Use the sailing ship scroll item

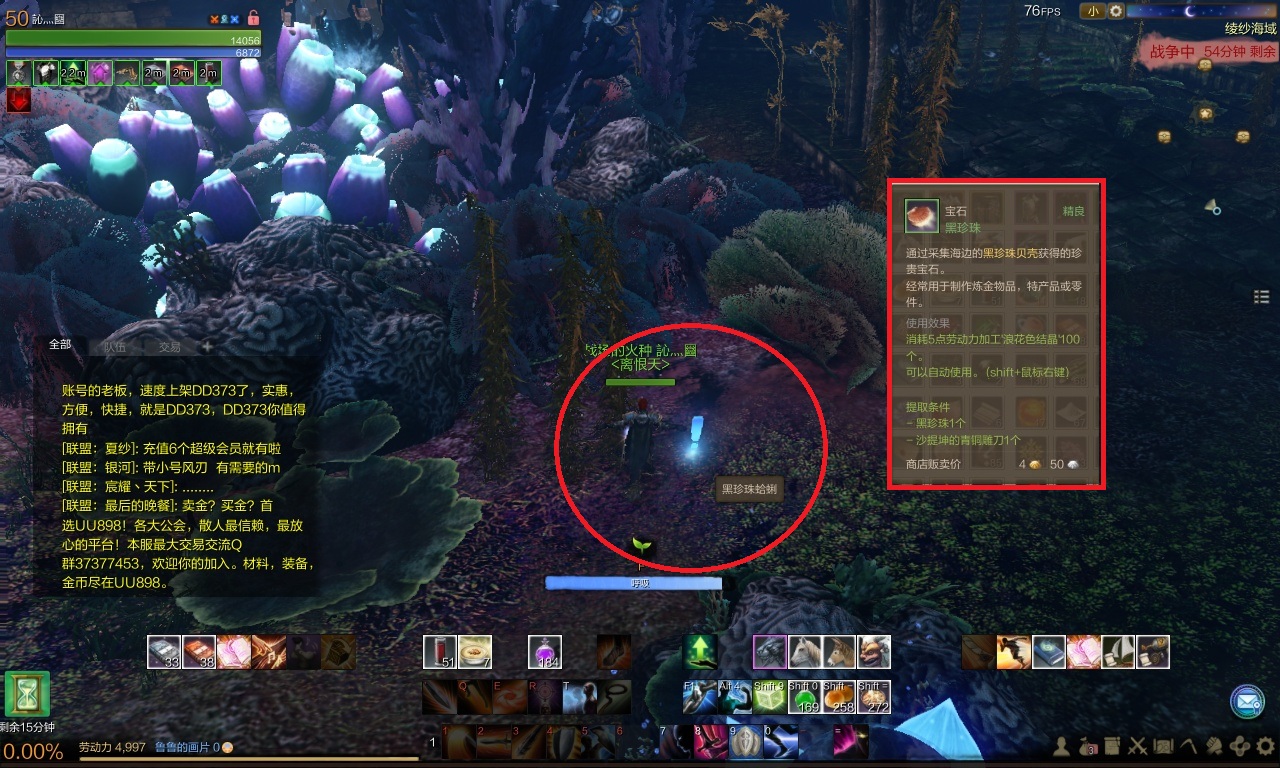1118,652
